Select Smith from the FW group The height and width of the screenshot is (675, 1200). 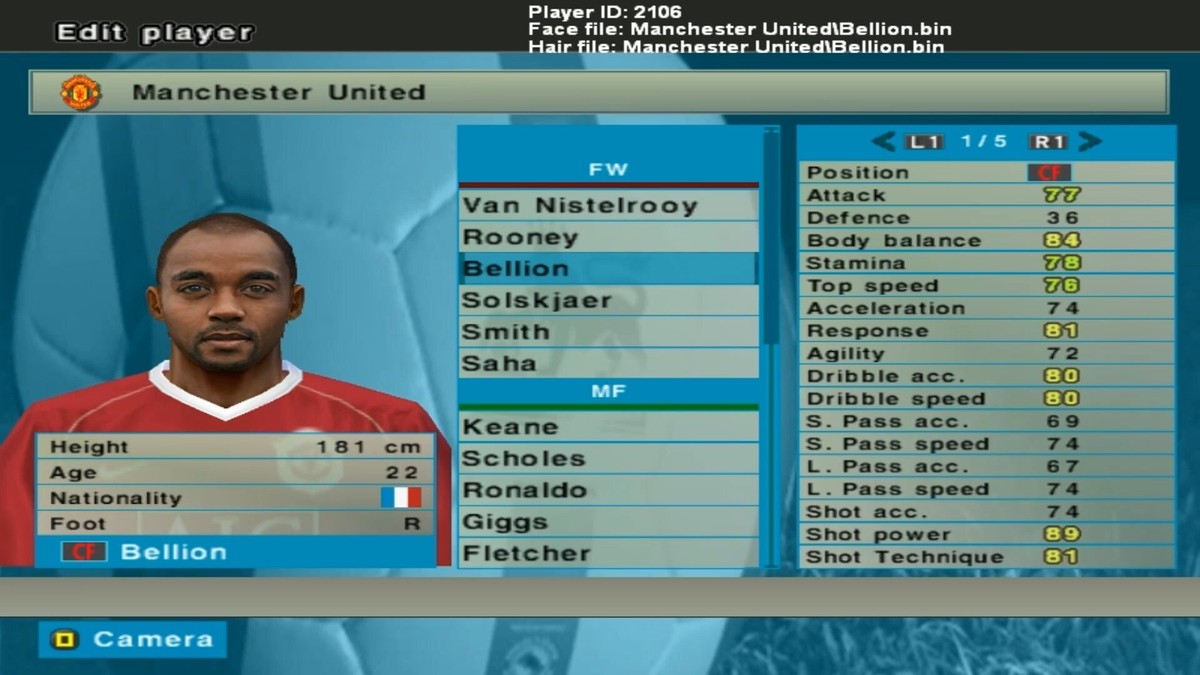608,332
